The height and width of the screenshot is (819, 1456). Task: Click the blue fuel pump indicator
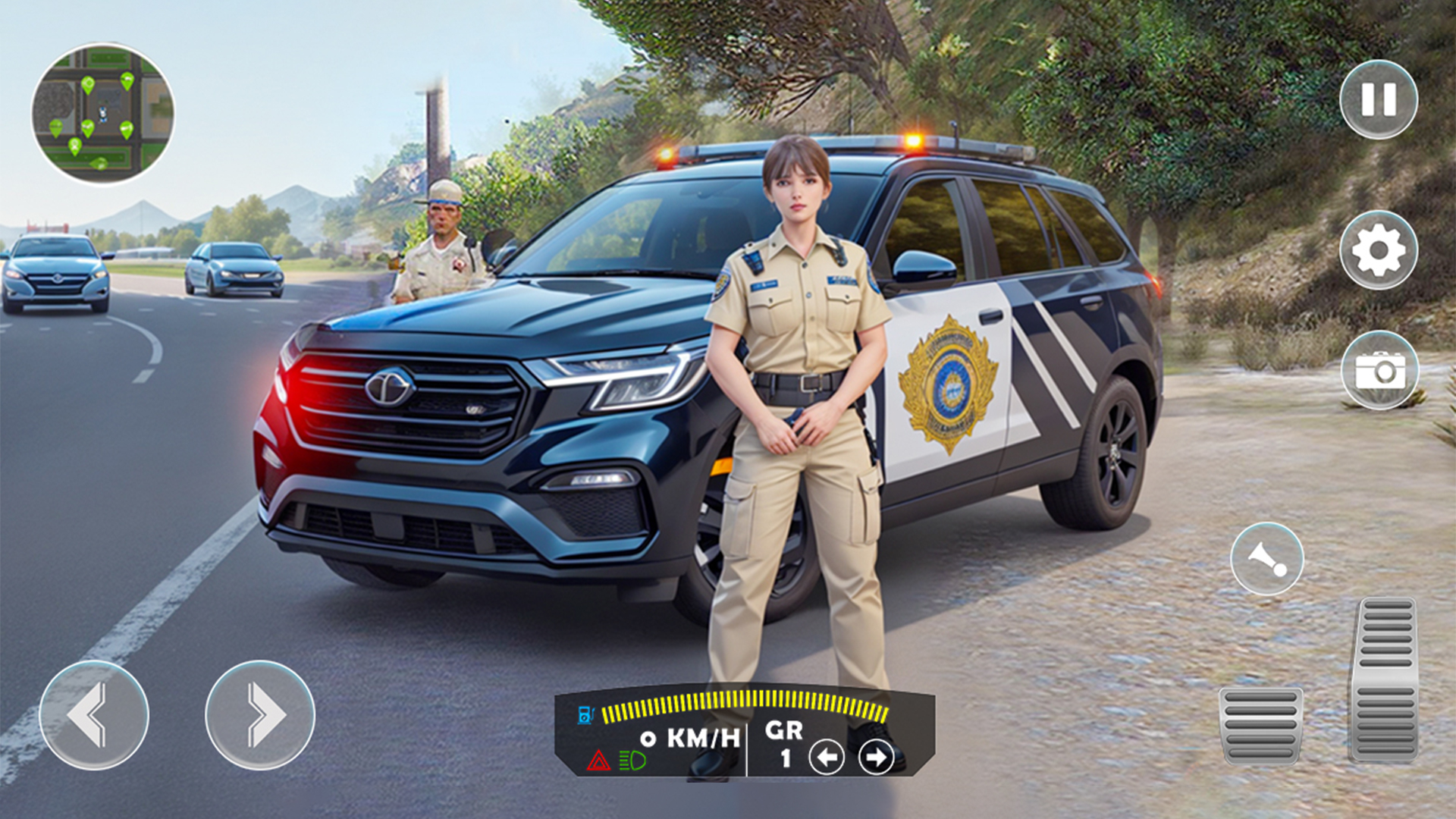585,717
